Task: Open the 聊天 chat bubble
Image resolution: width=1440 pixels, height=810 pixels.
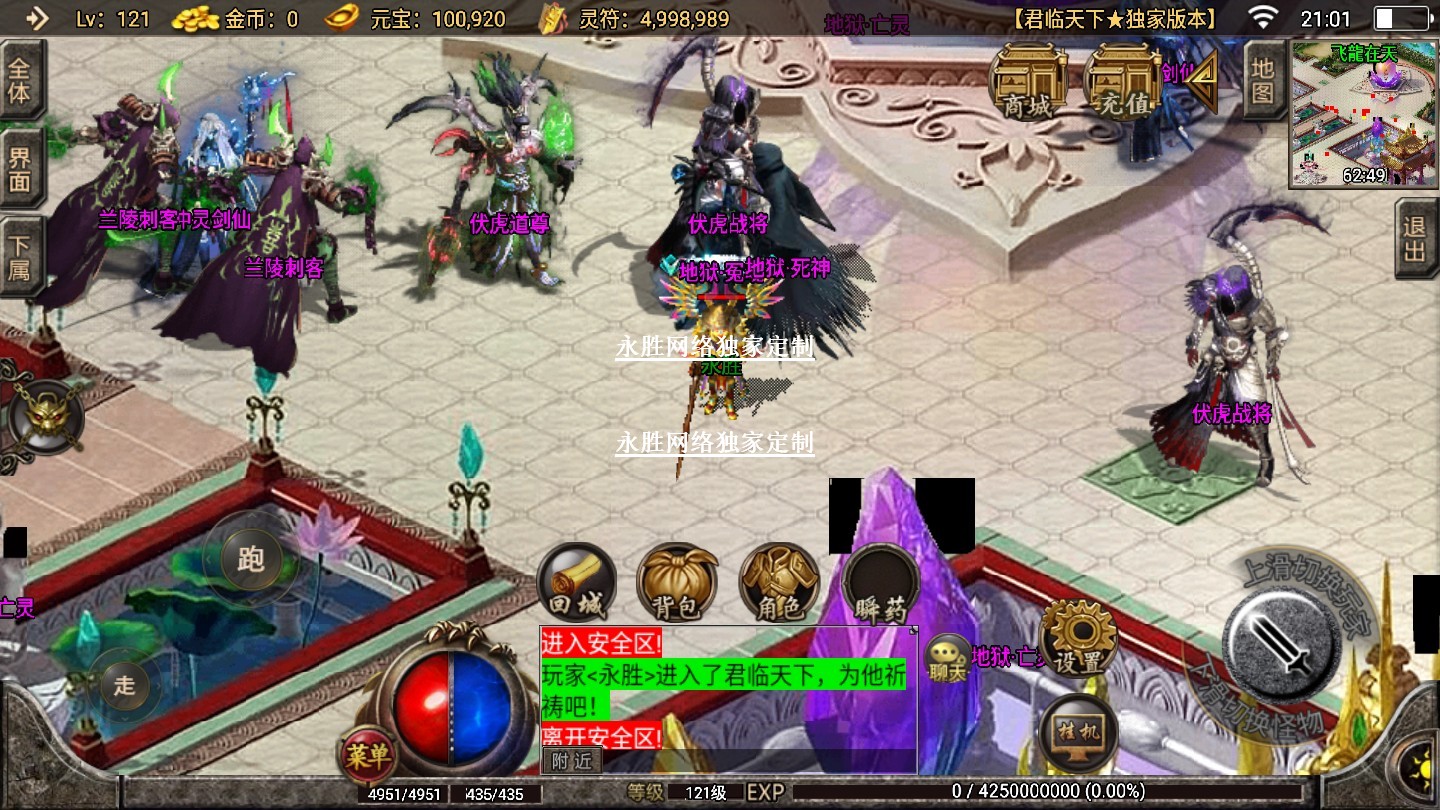Action: tap(947, 660)
